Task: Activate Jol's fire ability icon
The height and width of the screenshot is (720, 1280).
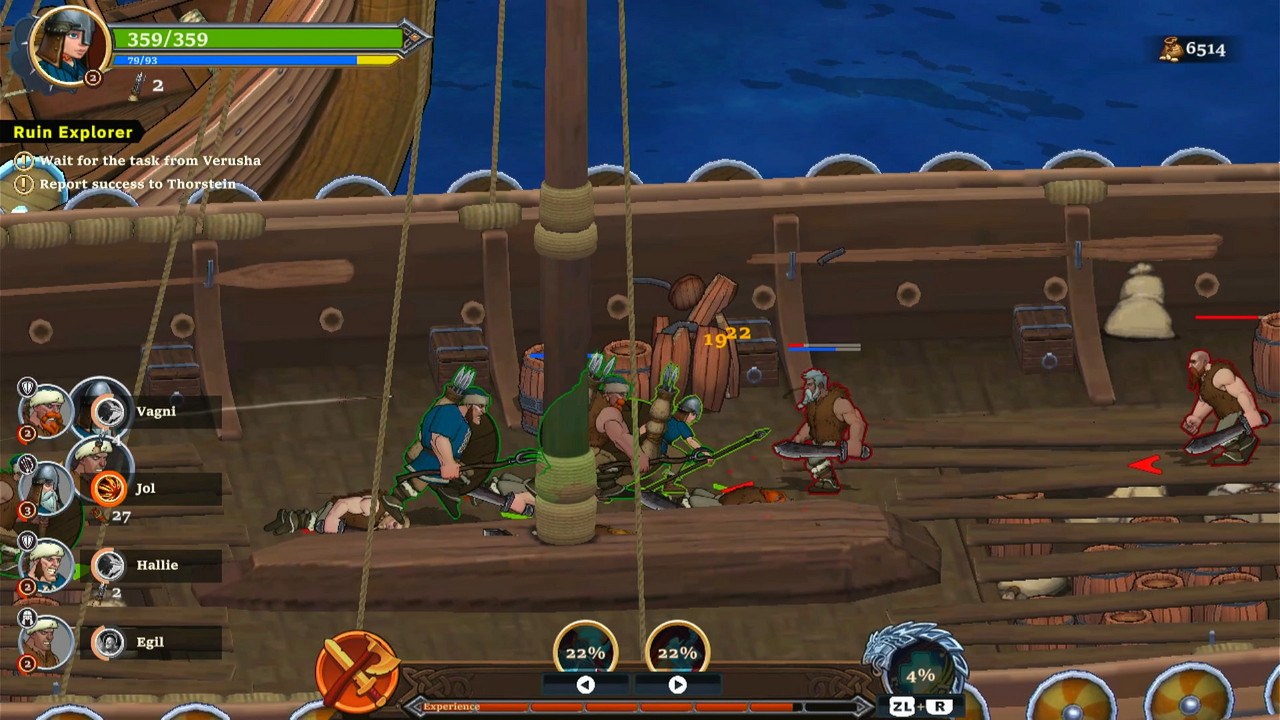Action: (x=107, y=488)
